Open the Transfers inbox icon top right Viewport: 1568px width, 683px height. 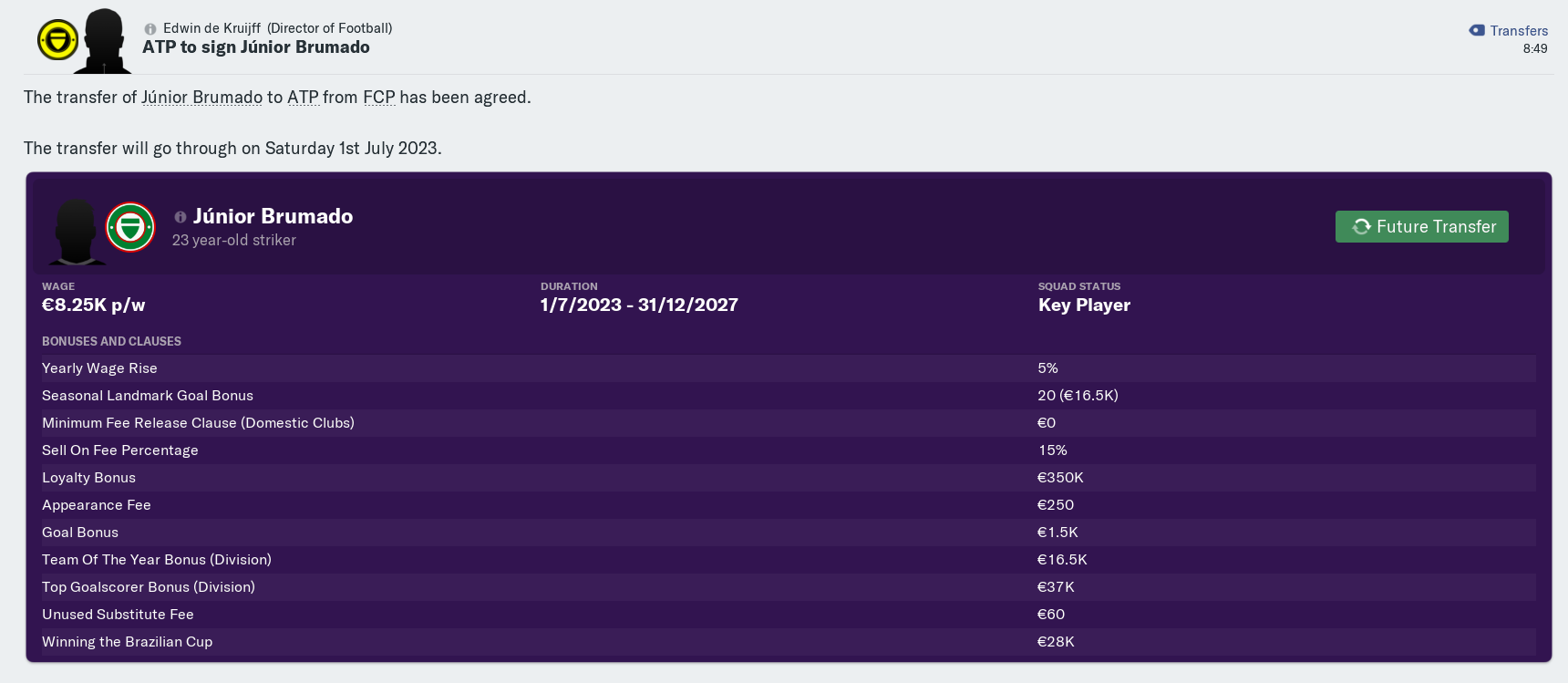[1475, 30]
